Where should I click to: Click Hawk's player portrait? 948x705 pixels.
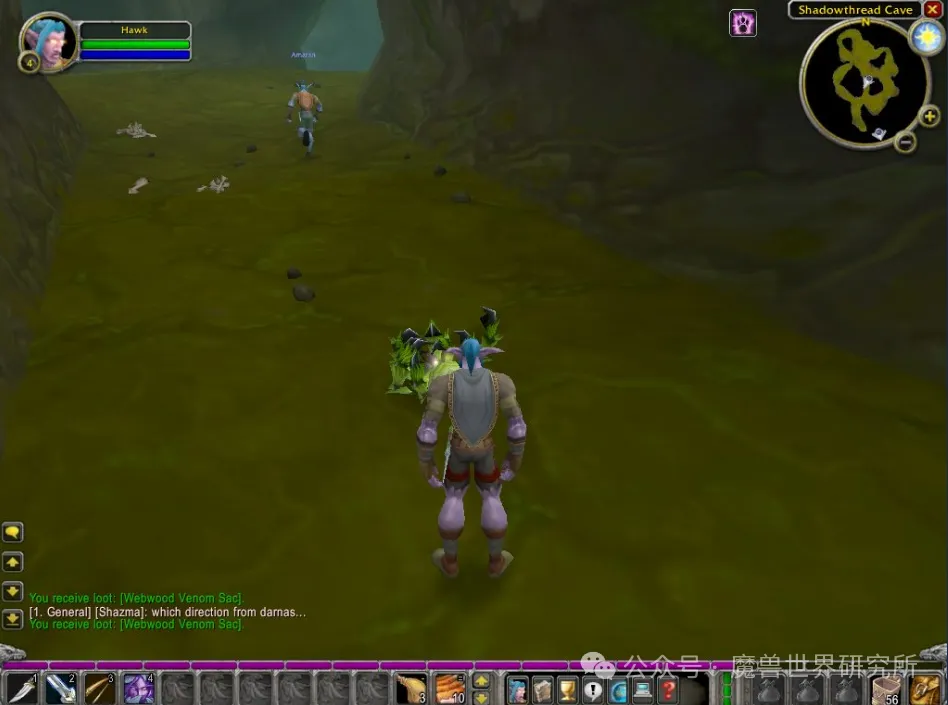(46, 41)
